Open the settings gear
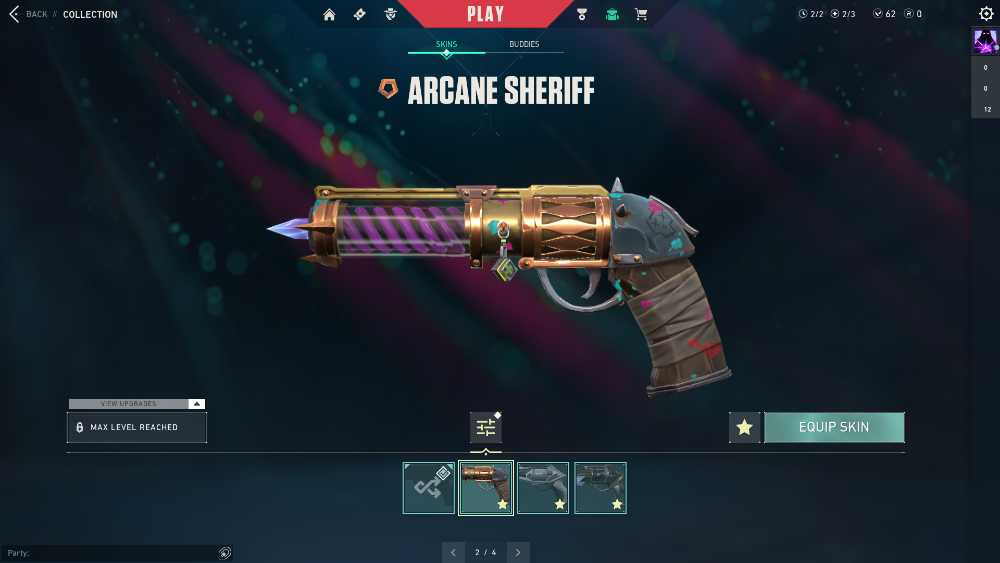Viewport: 1000px width, 563px height. (x=985, y=14)
